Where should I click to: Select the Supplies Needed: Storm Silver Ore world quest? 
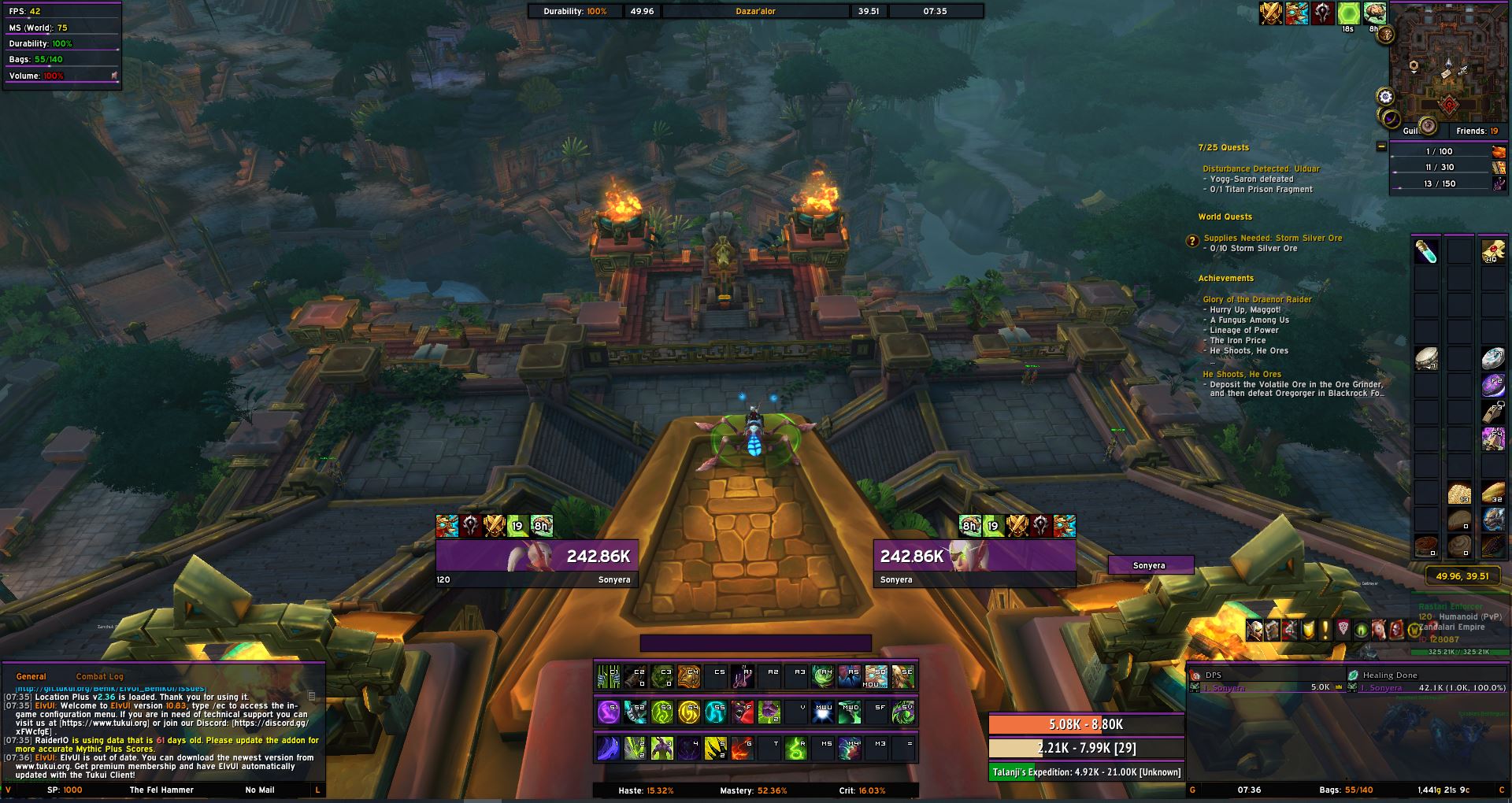[x=1272, y=238]
